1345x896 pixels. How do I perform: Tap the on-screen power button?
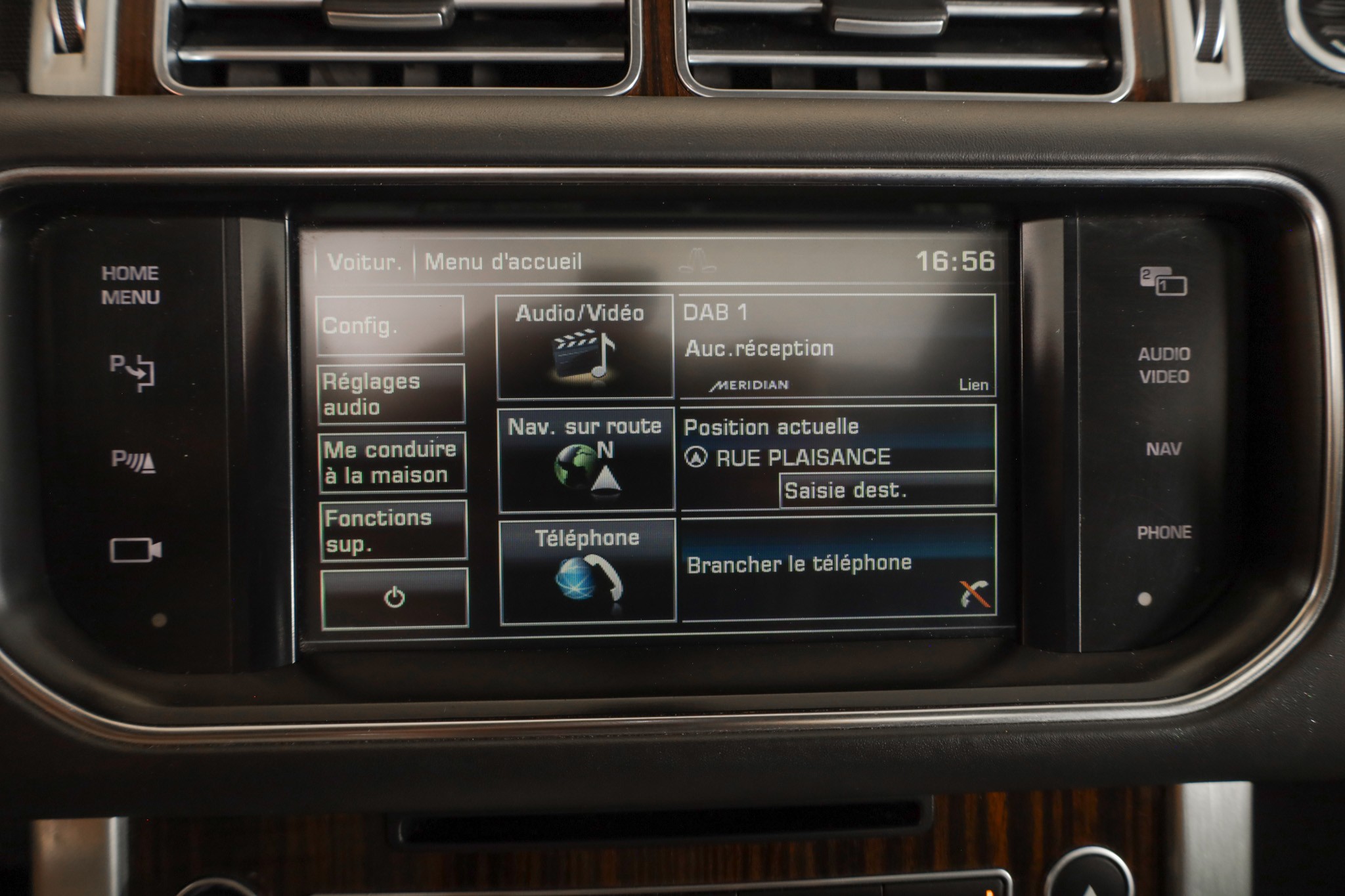coord(395,598)
